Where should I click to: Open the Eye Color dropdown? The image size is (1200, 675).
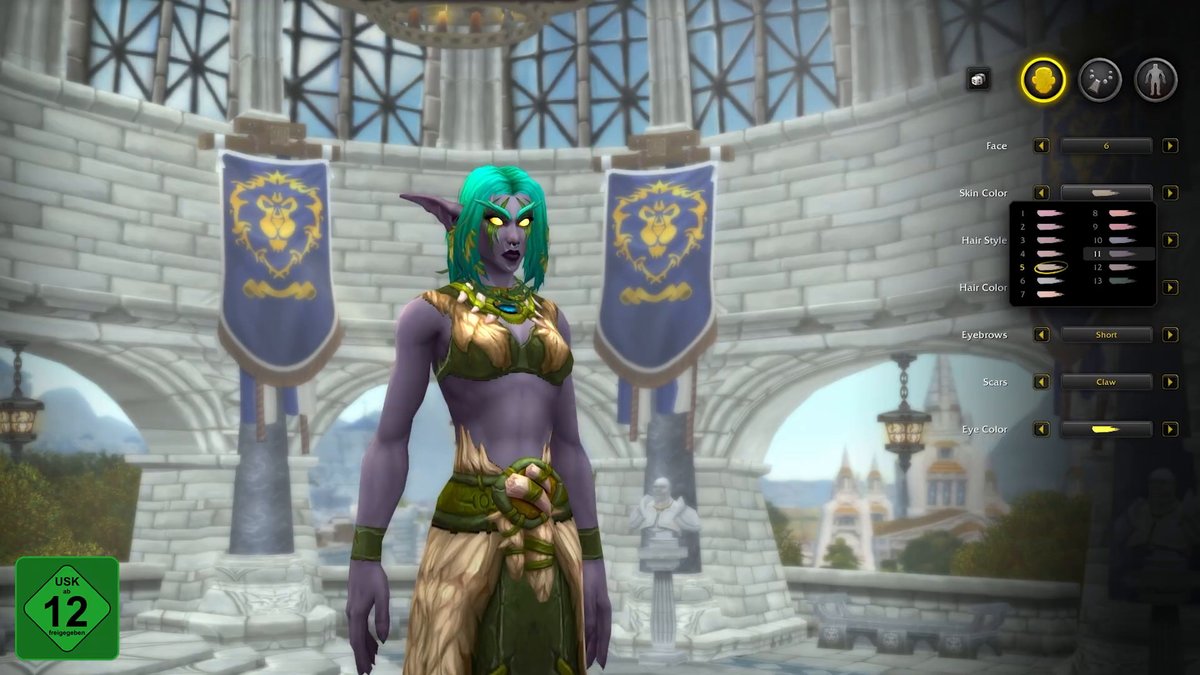coord(1106,429)
